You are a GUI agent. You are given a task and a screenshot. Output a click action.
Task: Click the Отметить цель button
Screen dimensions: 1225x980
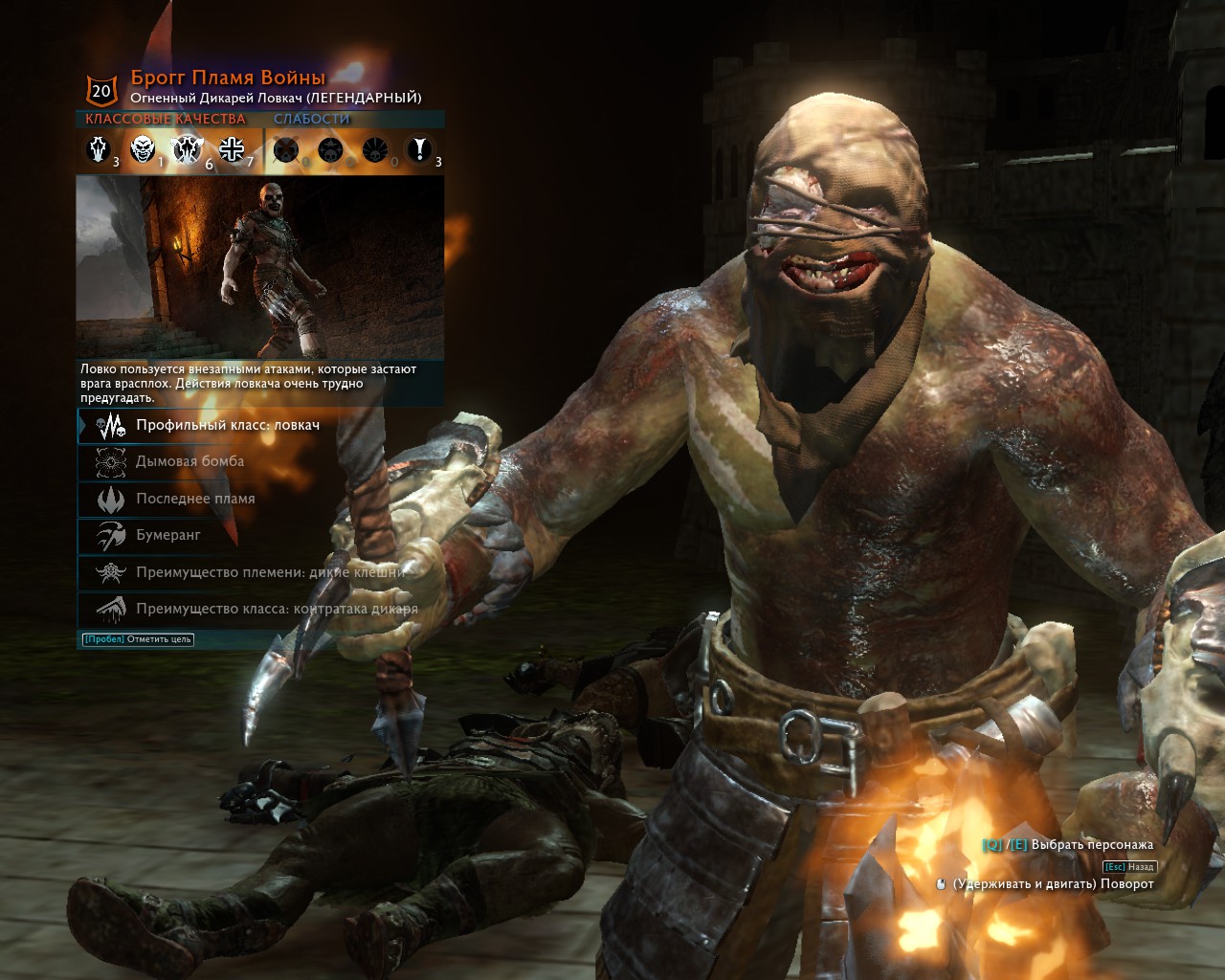[138, 639]
